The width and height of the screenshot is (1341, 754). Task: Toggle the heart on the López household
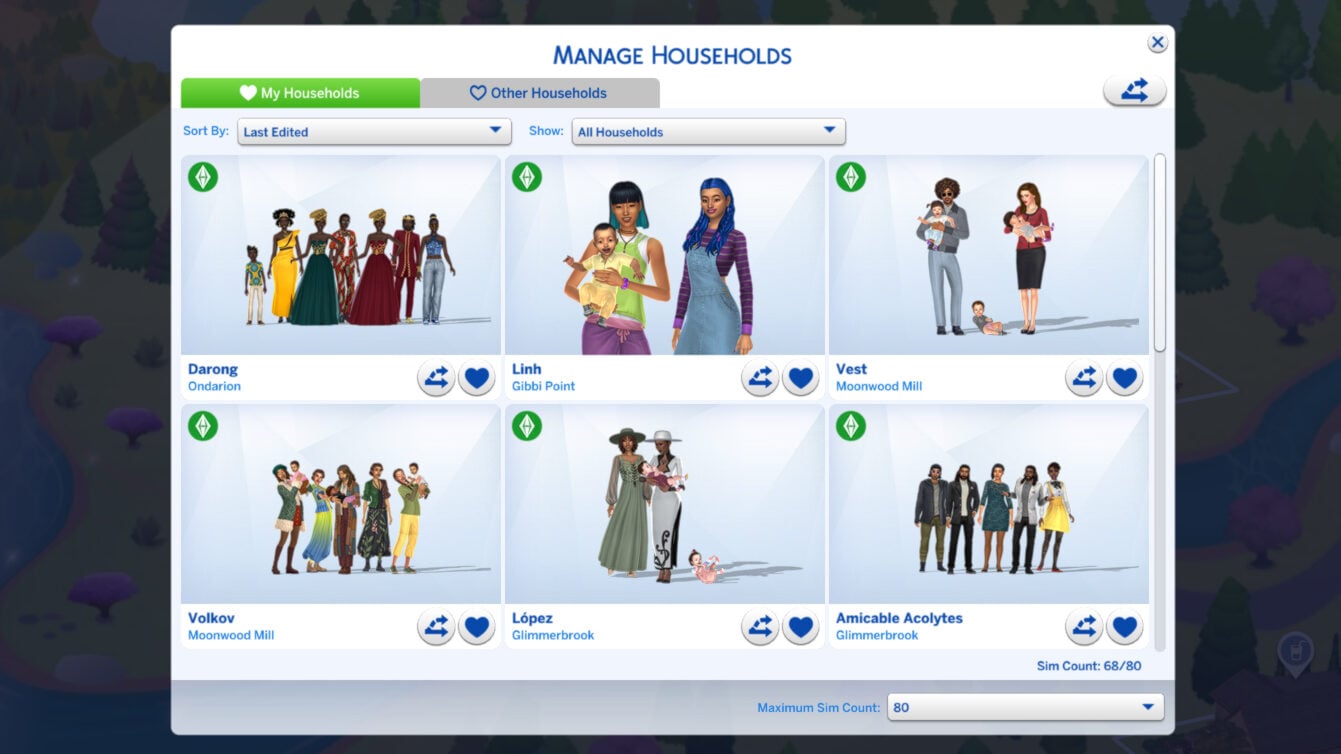800,626
